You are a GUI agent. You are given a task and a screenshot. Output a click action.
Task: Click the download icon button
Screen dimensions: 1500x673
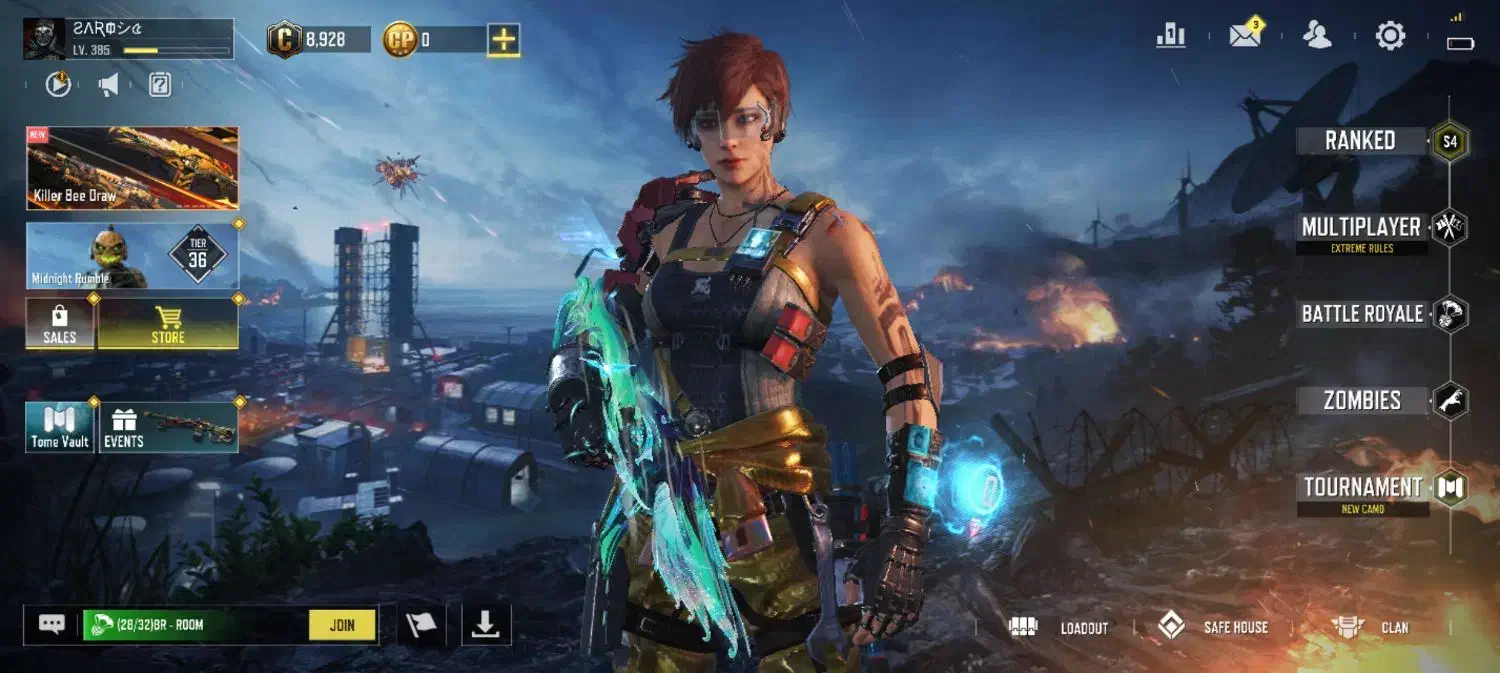coord(486,625)
